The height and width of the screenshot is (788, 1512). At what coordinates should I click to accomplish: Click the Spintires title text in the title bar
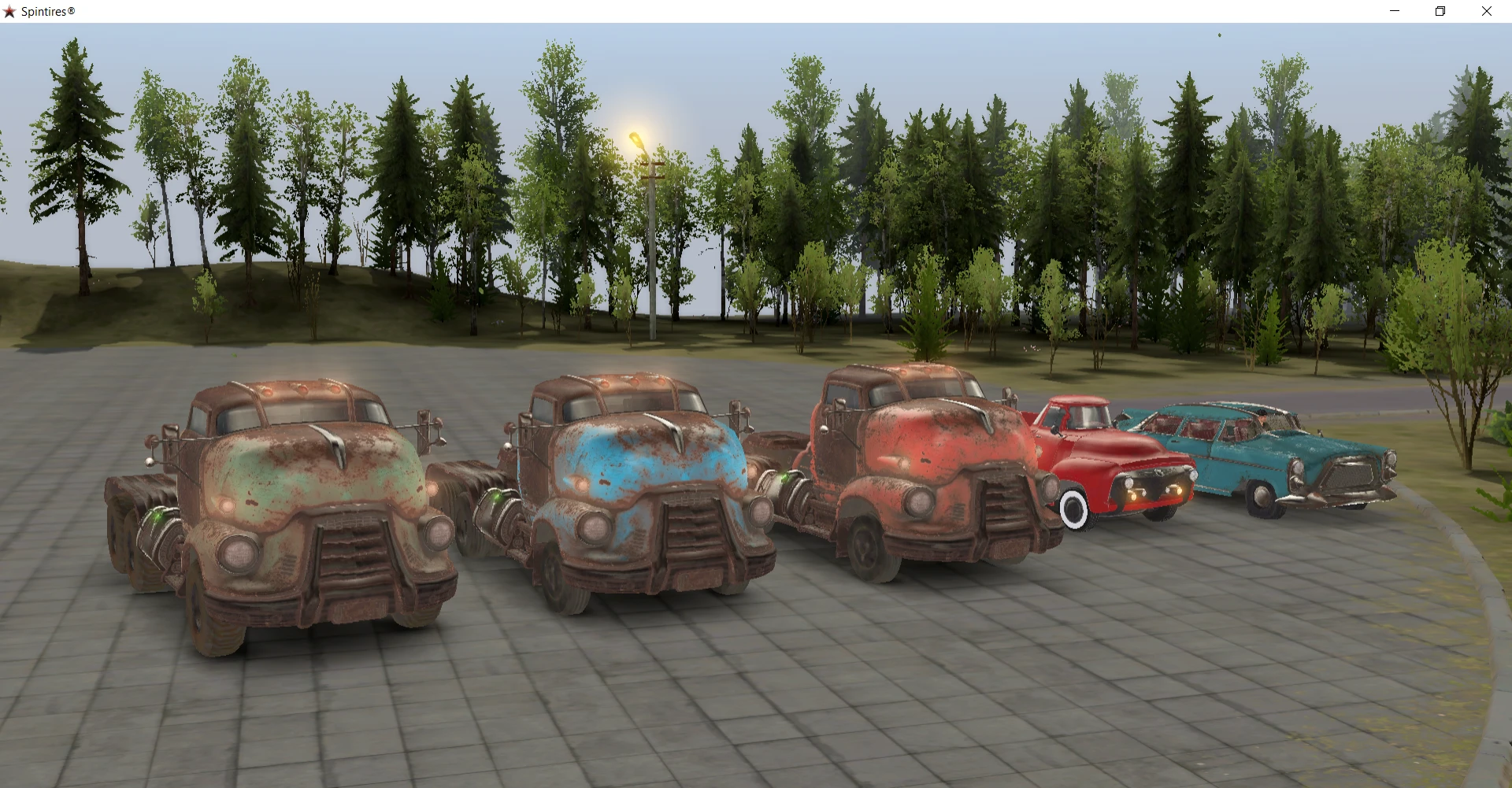point(49,11)
